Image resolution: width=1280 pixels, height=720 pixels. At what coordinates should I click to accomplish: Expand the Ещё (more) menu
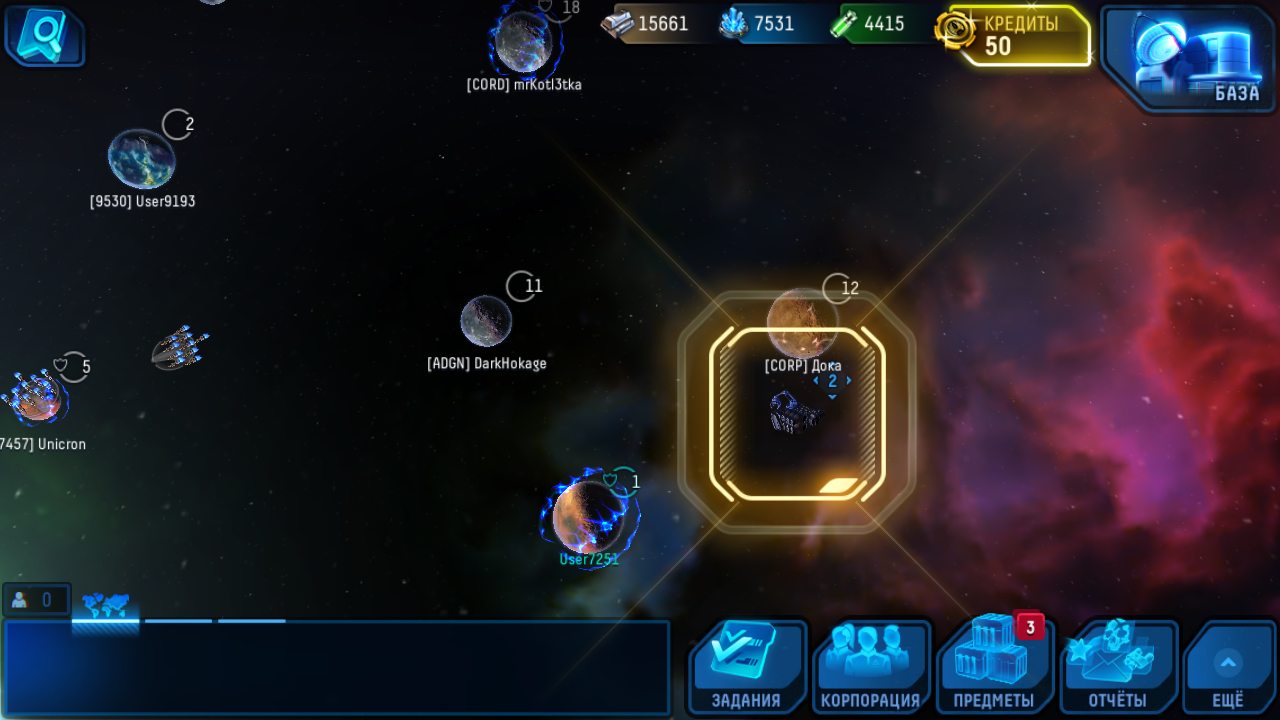click(x=1228, y=667)
